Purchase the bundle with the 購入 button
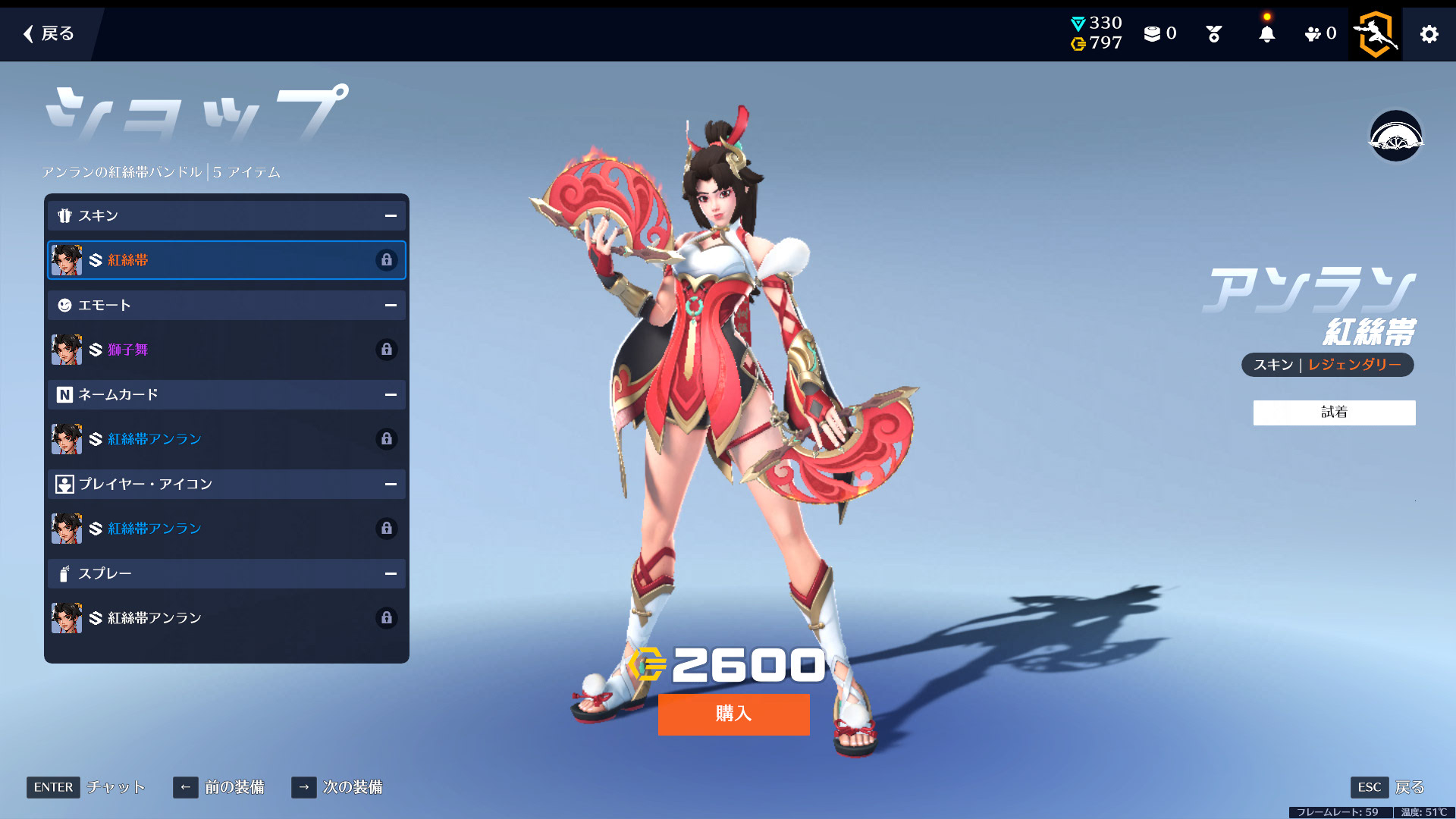 [733, 714]
